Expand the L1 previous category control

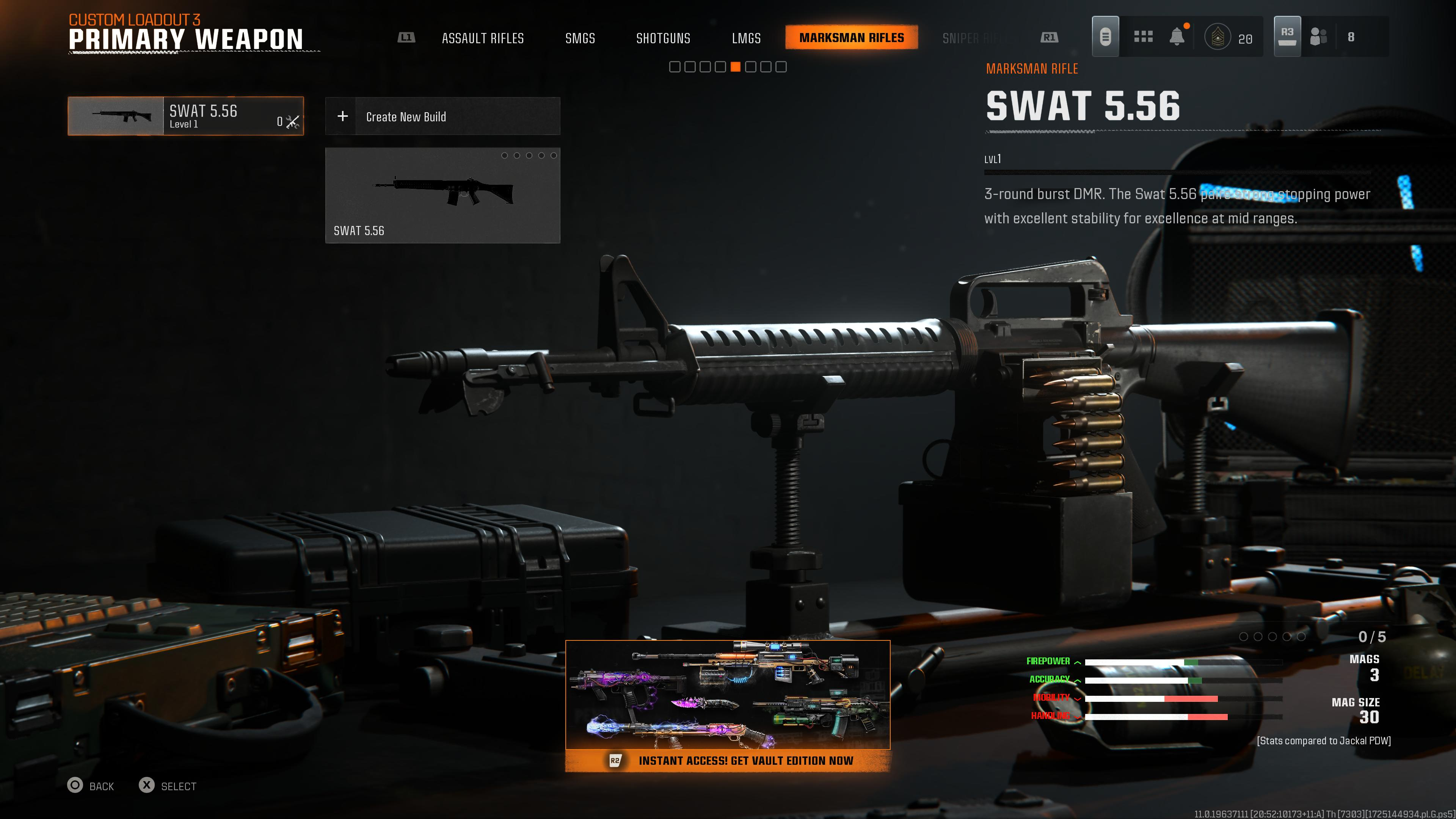tap(406, 37)
